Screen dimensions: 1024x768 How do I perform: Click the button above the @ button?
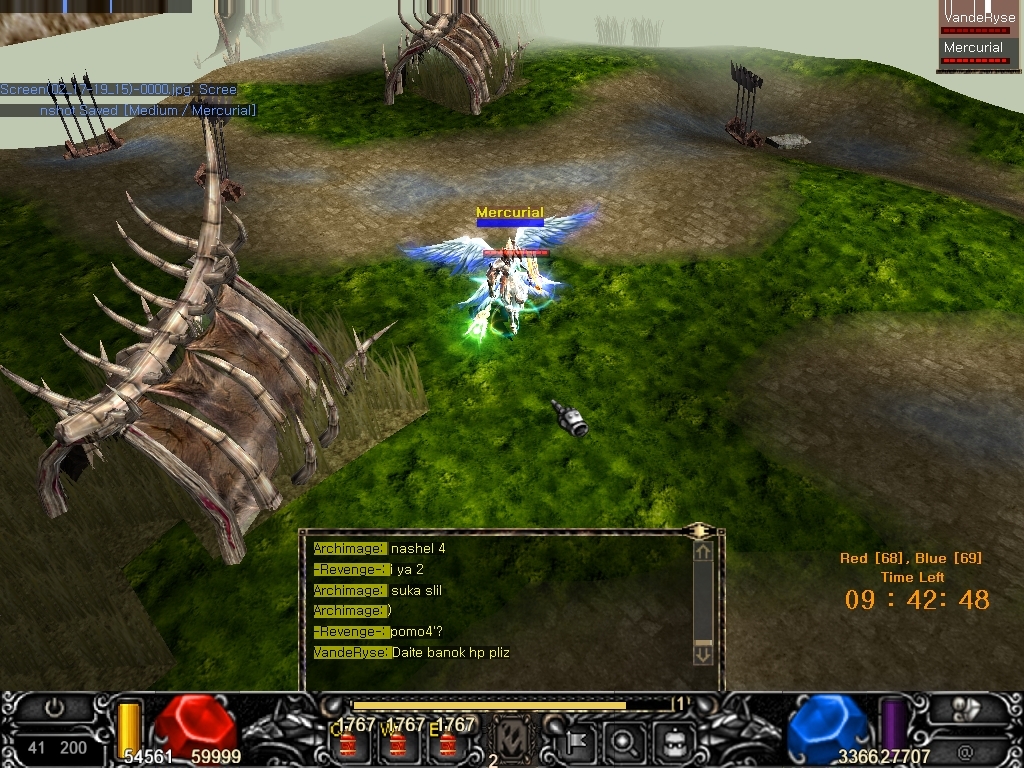965,709
